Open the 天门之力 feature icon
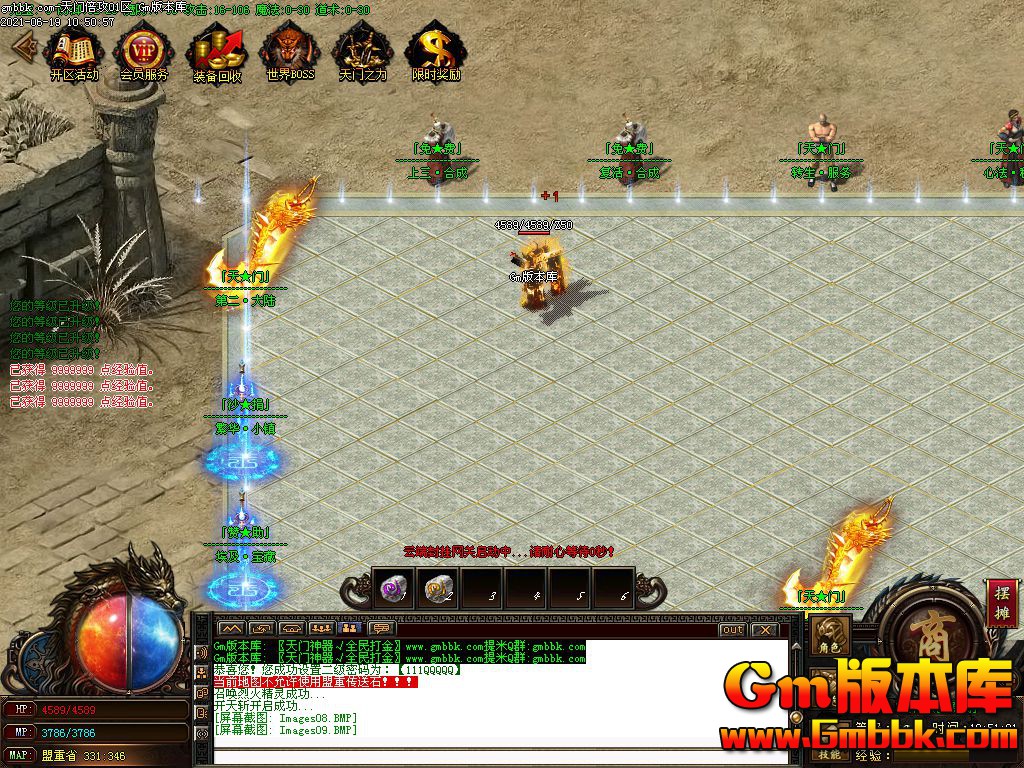Viewport: 1024px width, 768px height. pyautogui.click(x=362, y=52)
